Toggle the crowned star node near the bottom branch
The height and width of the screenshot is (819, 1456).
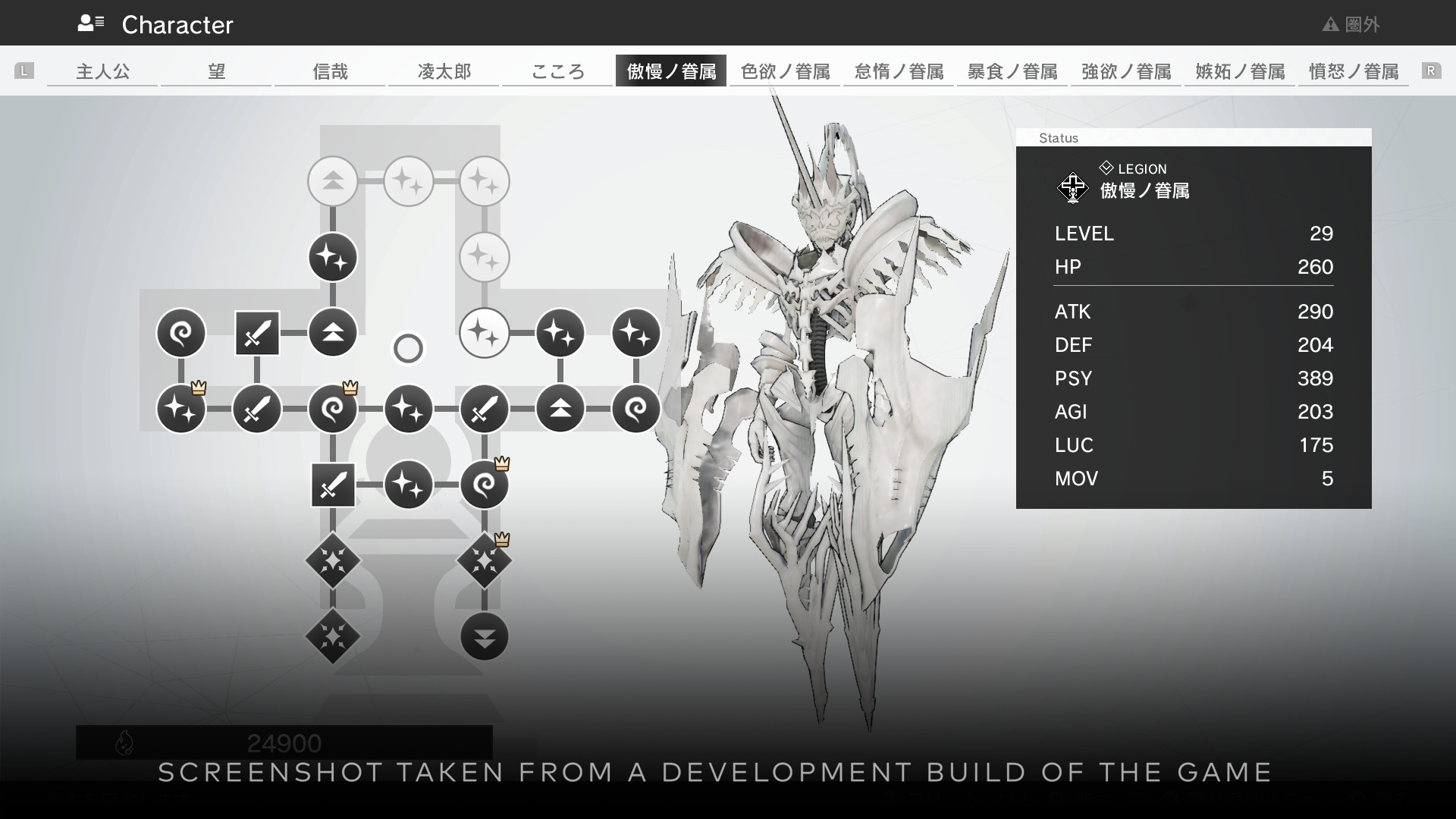(181, 409)
